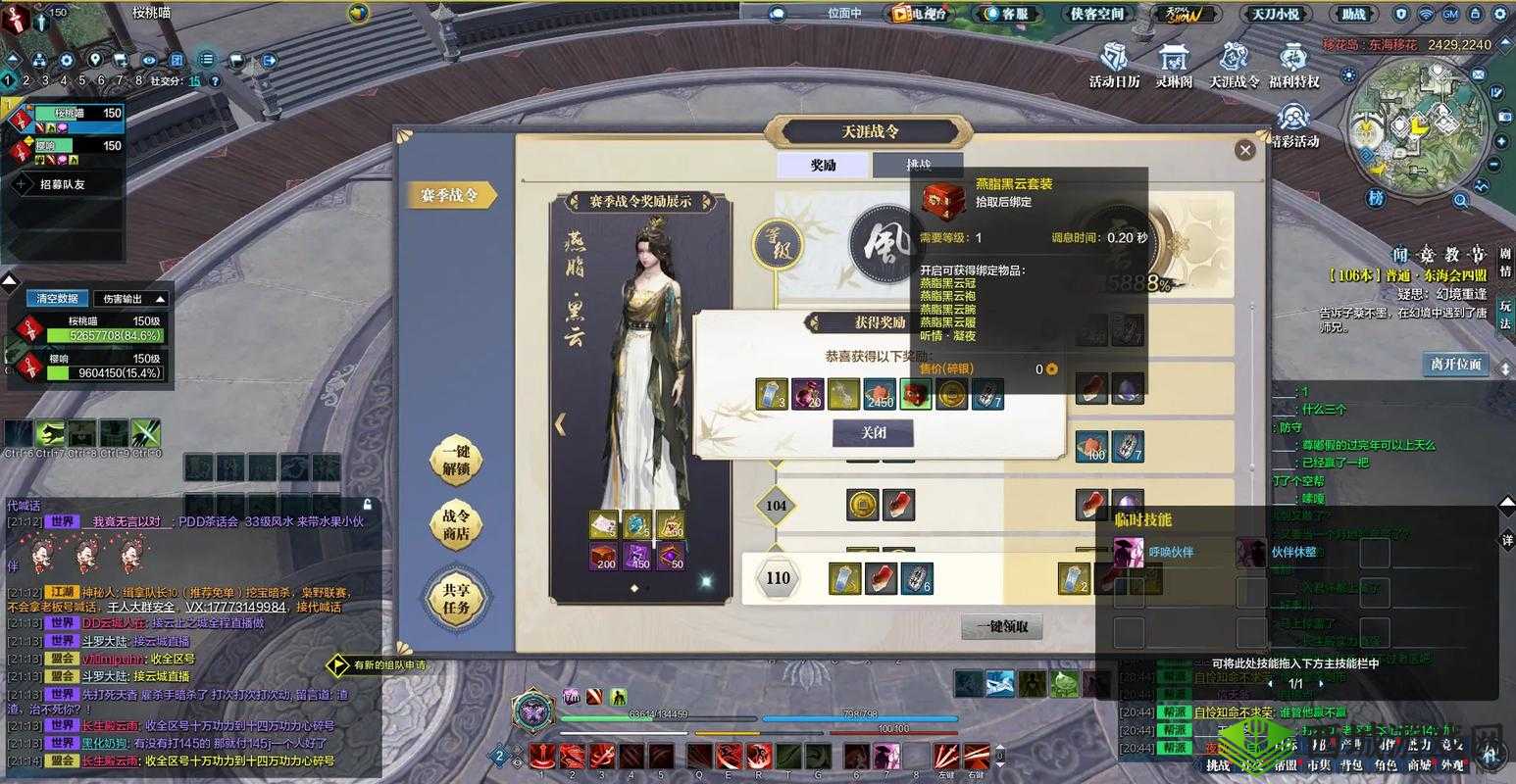Switch to the 挑战 challenge tab
1516x784 pixels.
(917, 165)
